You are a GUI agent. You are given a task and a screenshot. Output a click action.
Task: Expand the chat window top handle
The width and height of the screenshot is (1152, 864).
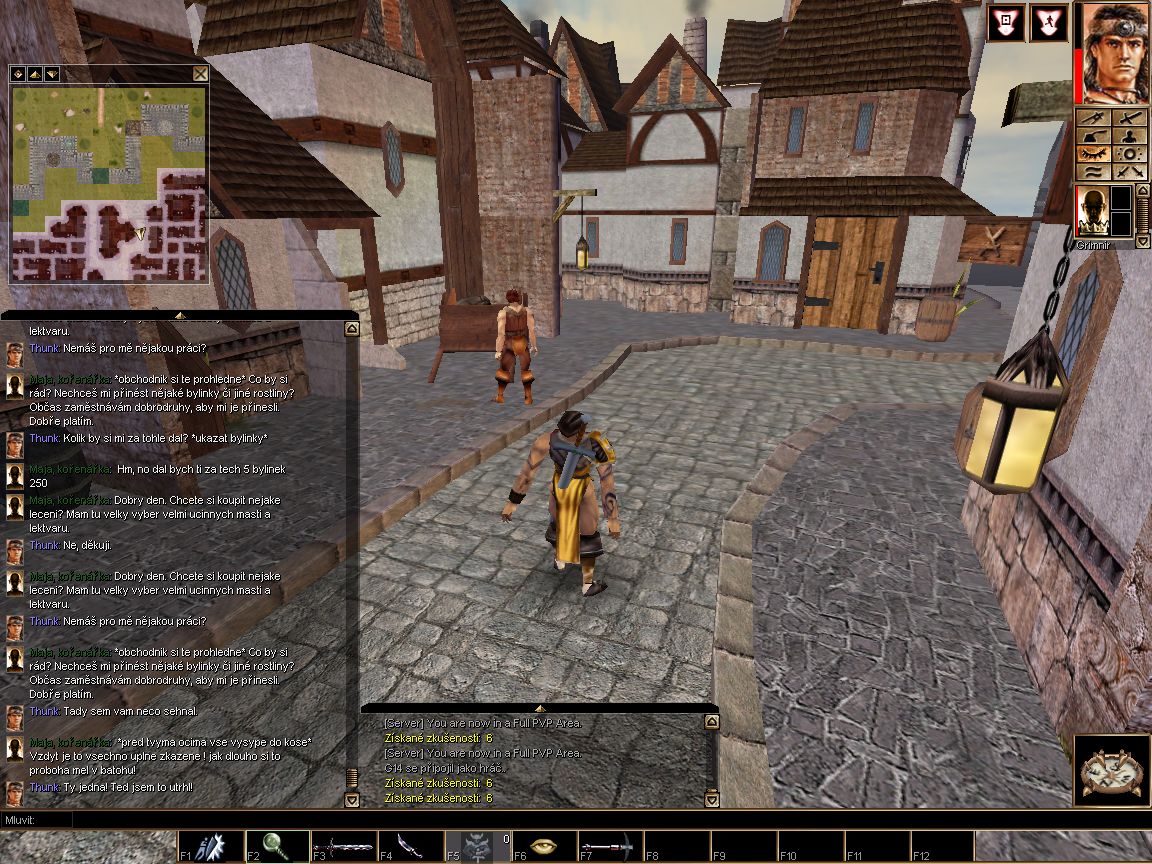pos(180,315)
